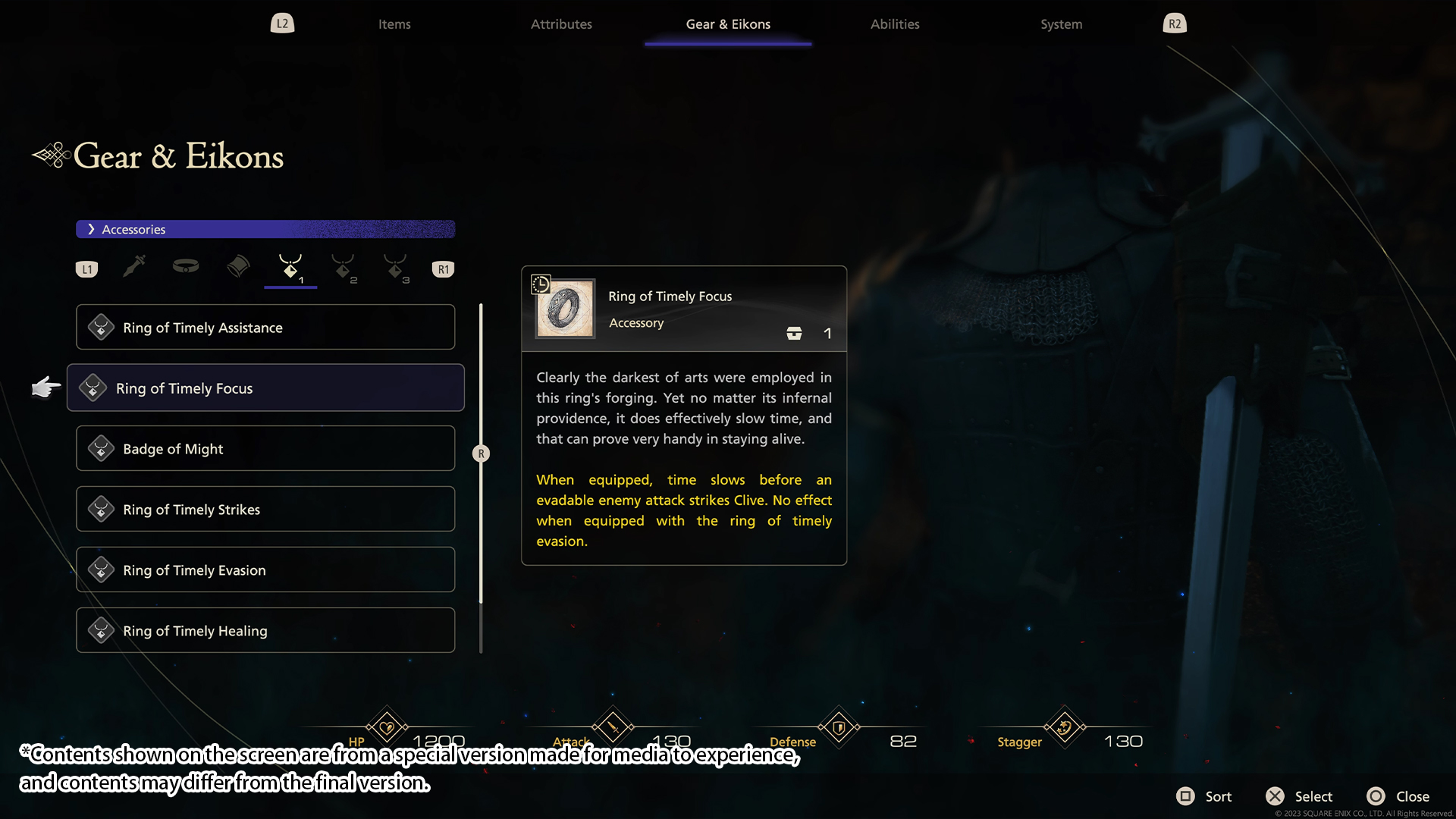The height and width of the screenshot is (819, 1456).
Task: Open the vambrace gear category
Action: pyautogui.click(x=238, y=267)
